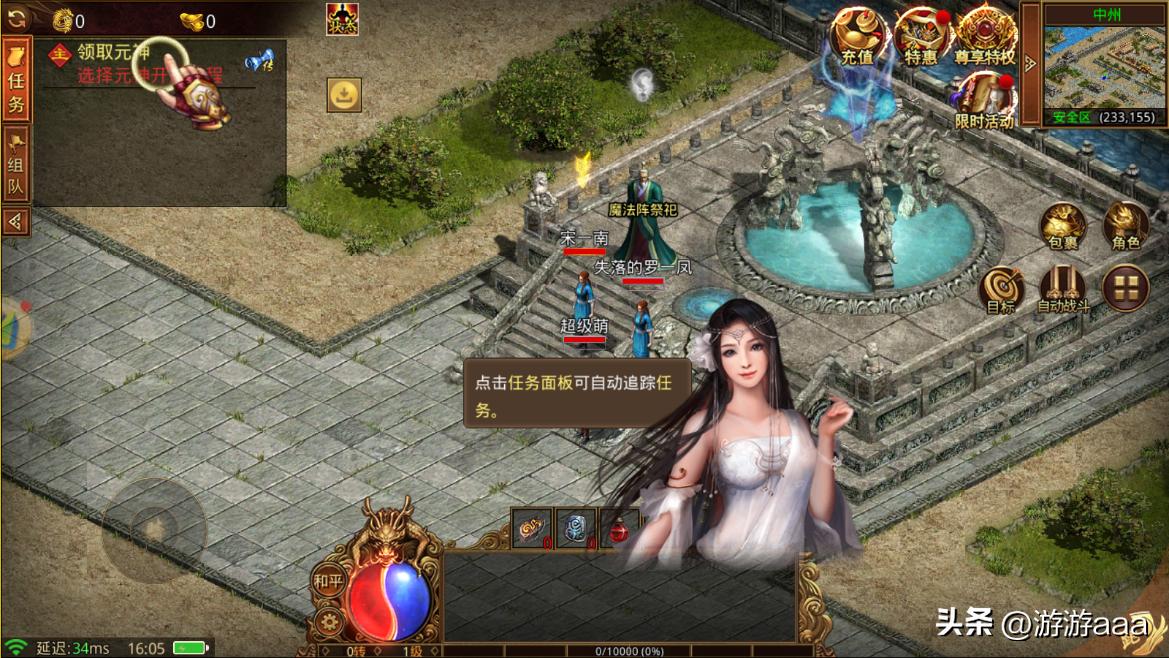Open the 角色 character sheet
Image resolution: width=1169 pixels, height=658 pixels.
(x=1125, y=226)
